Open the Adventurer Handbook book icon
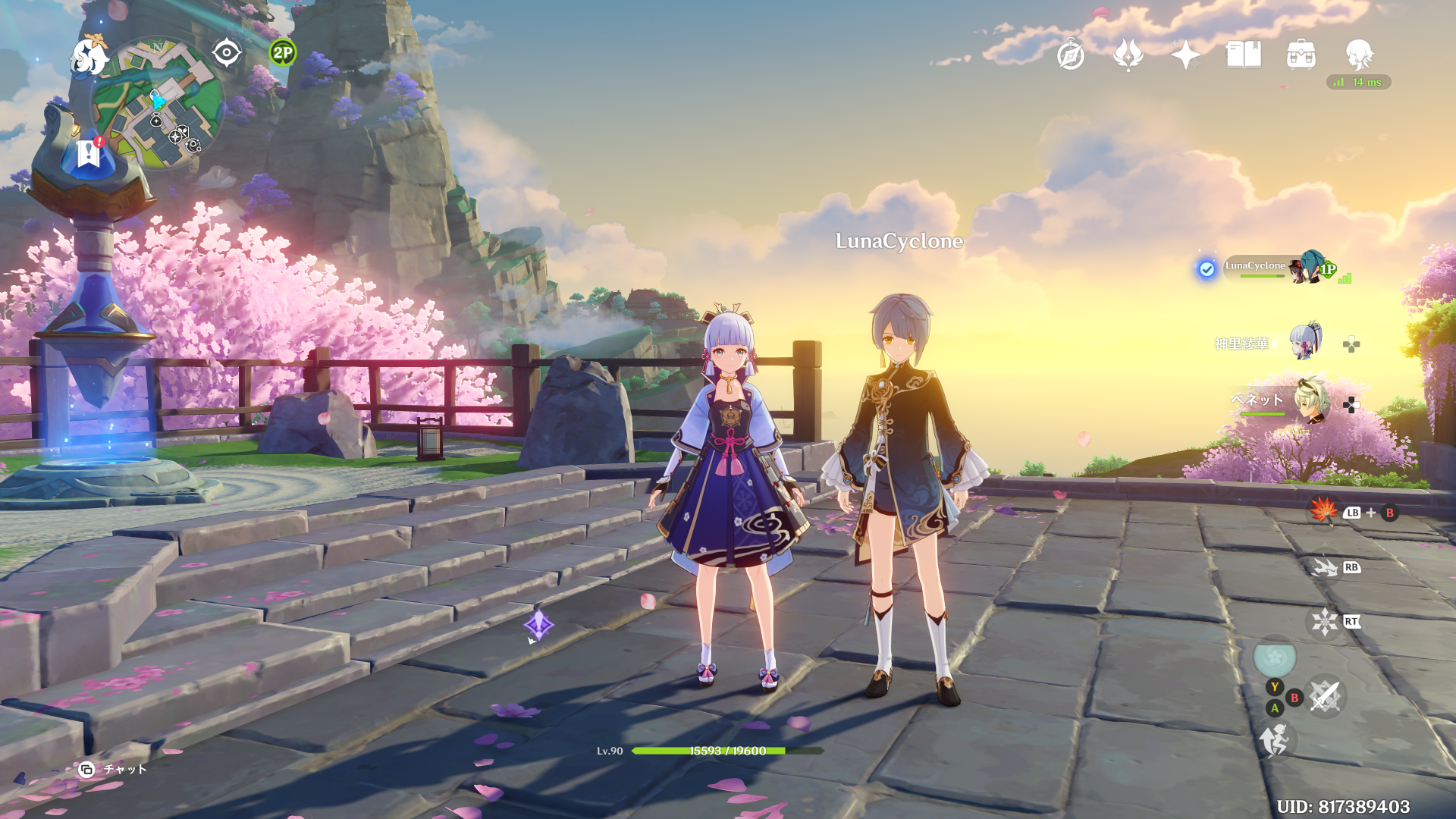 pos(1243,55)
